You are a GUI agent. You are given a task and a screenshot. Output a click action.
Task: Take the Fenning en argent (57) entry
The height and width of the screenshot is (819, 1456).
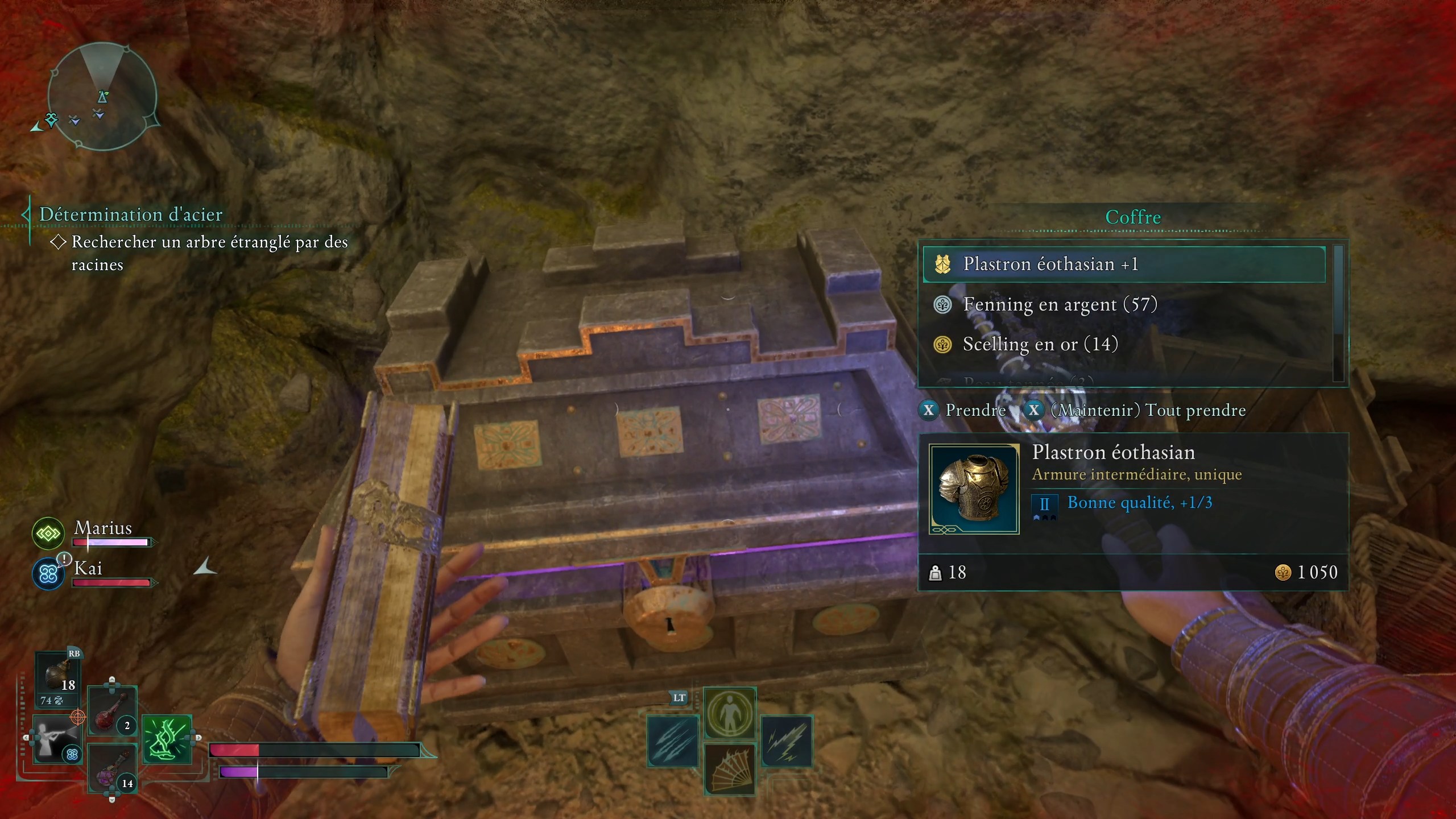(1059, 305)
